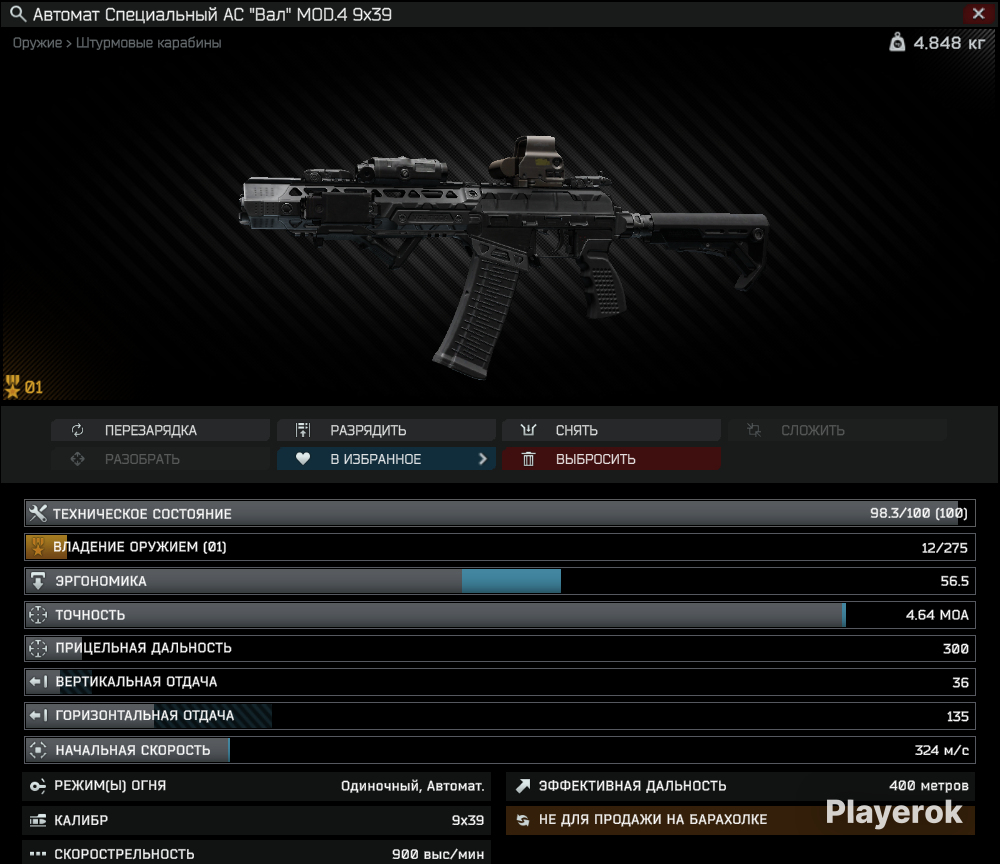Select the СНЯТЬ unequip button
The height and width of the screenshot is (864, 1000).
(610, 431)
